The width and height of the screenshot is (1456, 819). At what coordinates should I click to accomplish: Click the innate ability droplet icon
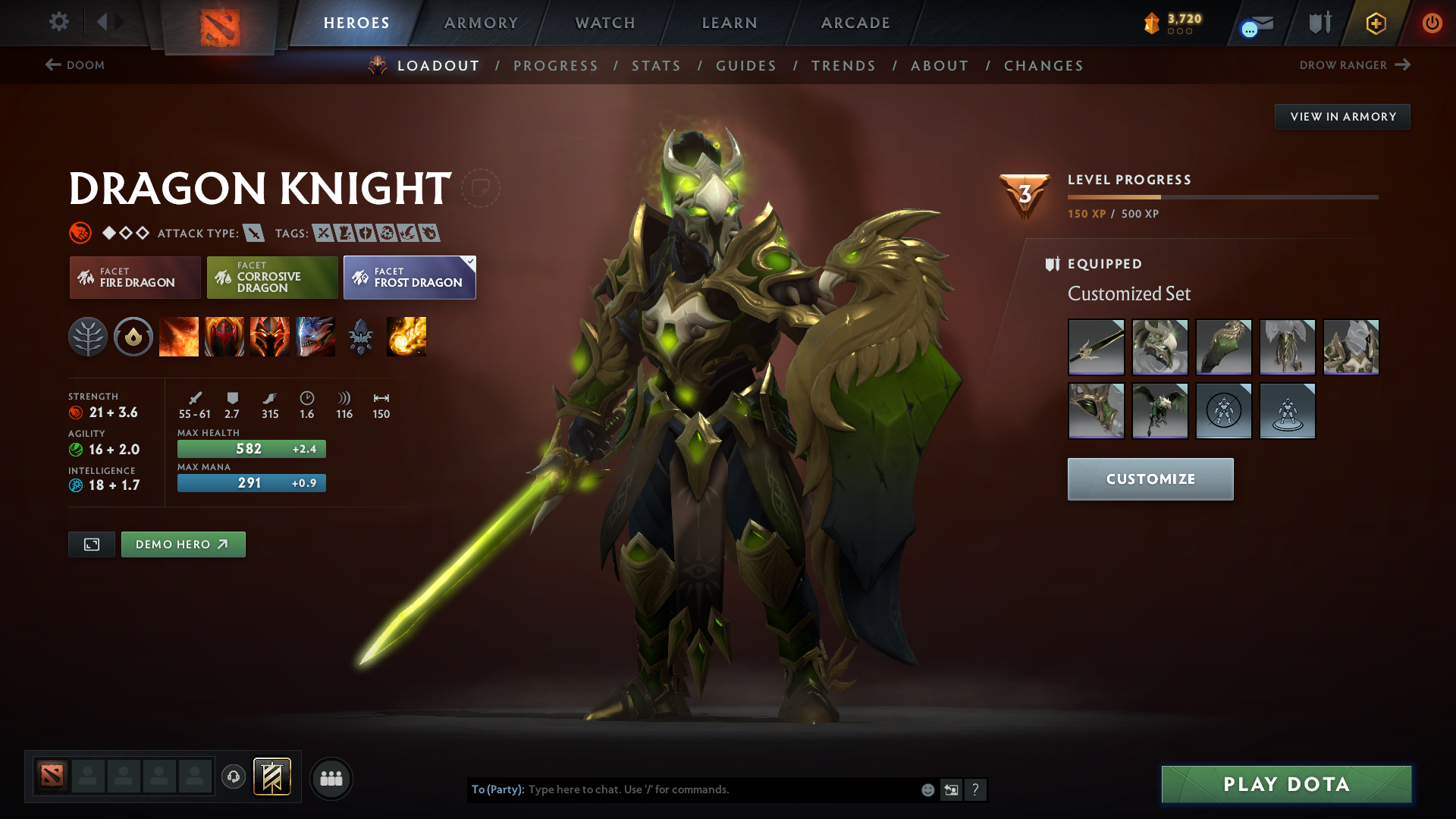133,337
